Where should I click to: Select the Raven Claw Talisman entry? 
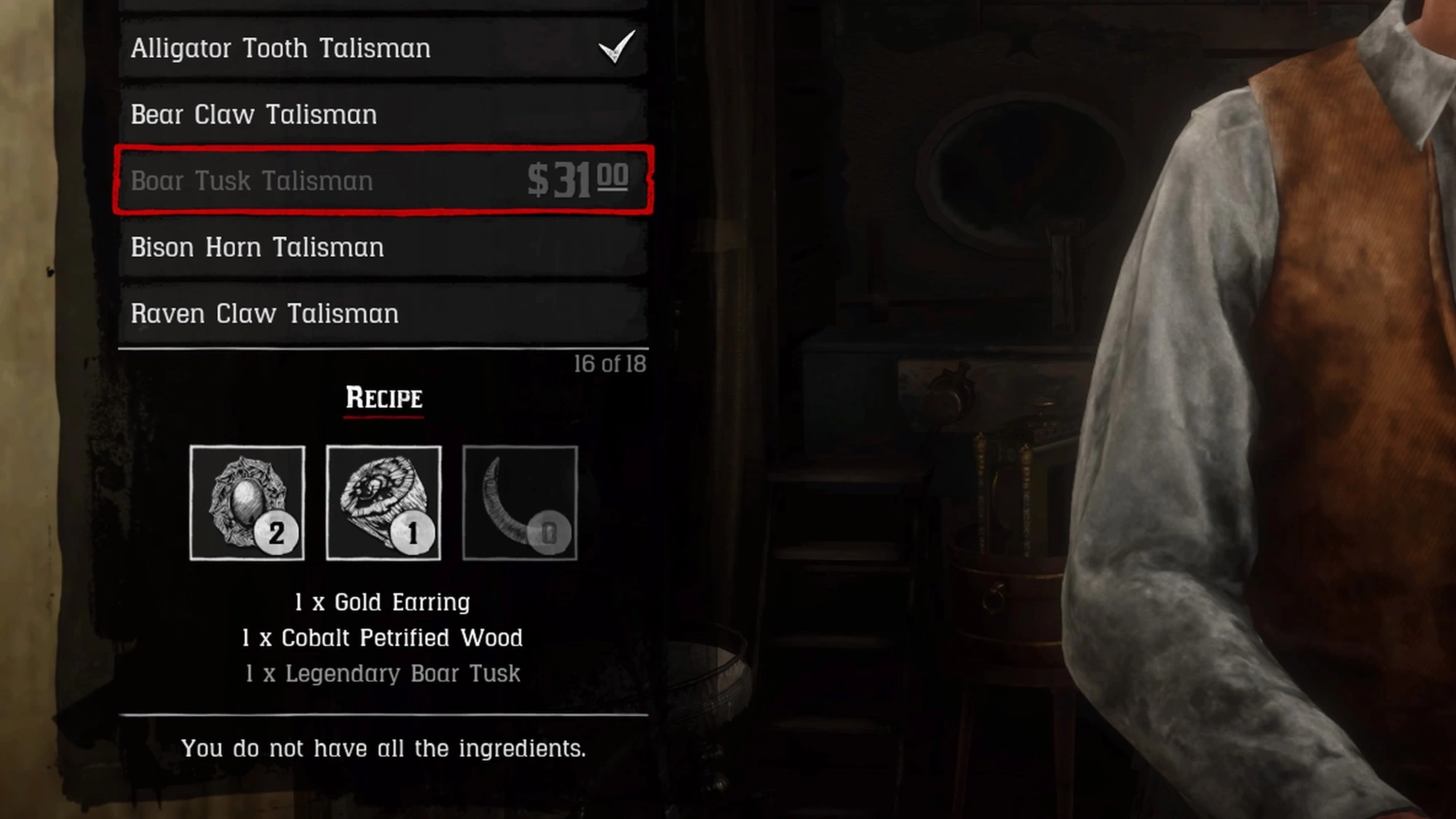click(264, 313)
